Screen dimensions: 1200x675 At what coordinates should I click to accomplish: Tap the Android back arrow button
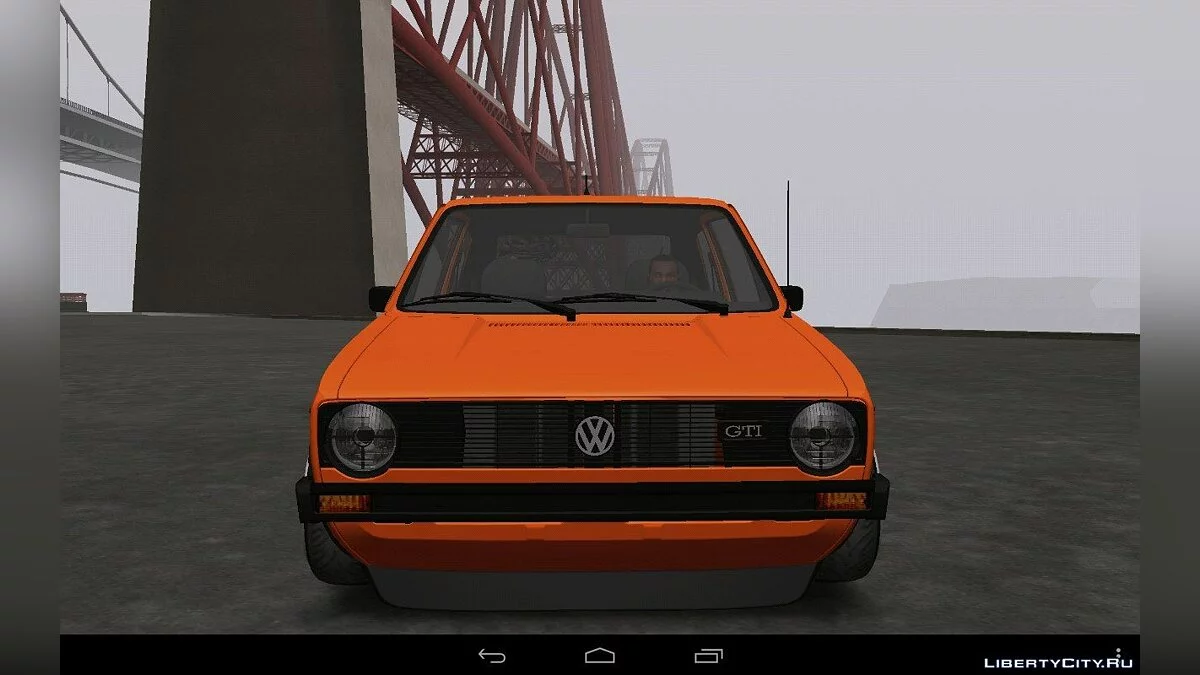(x=491, y=656)
